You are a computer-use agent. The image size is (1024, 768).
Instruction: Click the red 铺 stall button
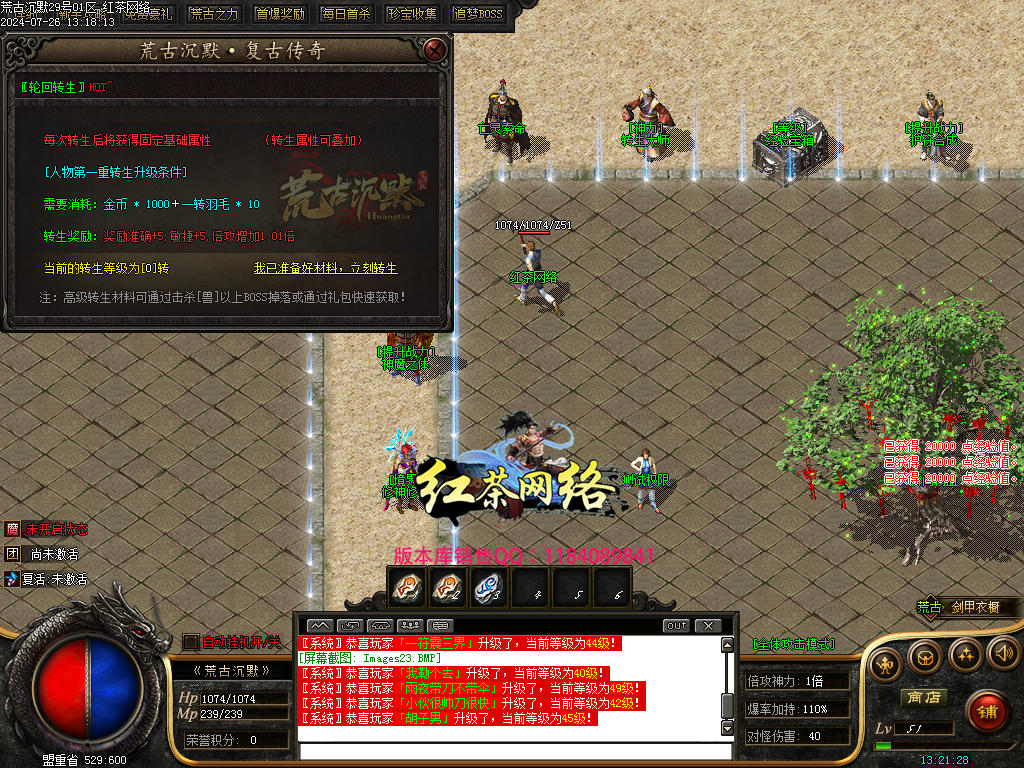pyautogui.click(x=987, y=711)
